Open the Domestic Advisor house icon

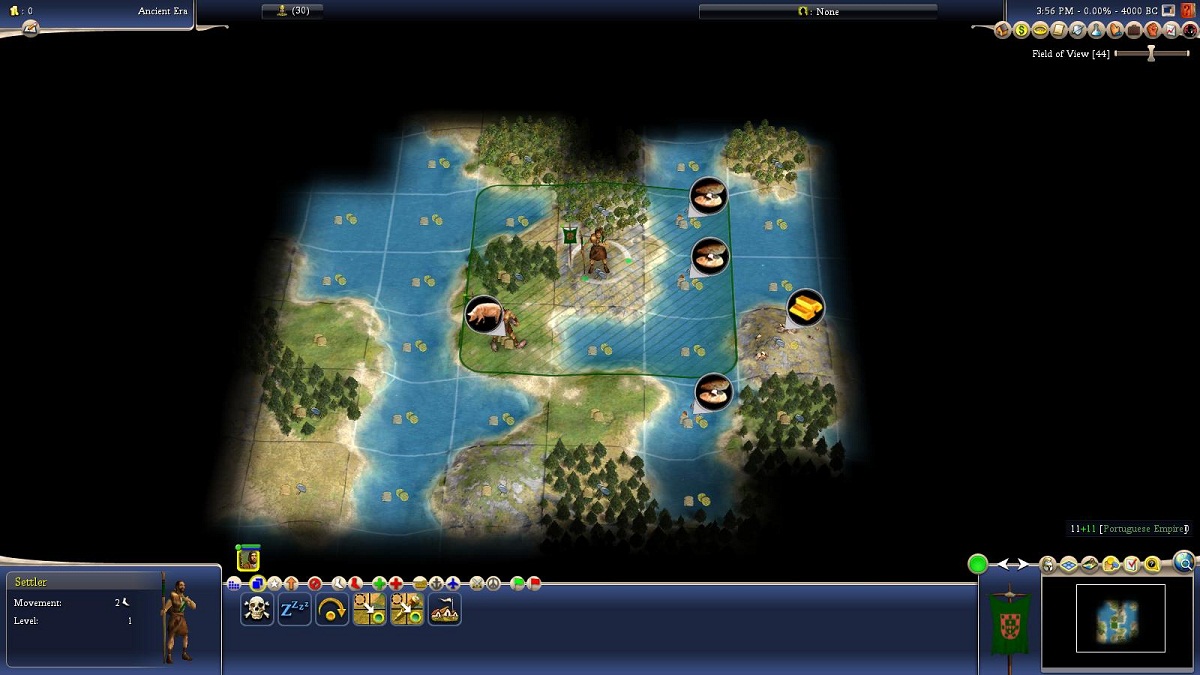pyautogui.click(x=1003, y=30)
